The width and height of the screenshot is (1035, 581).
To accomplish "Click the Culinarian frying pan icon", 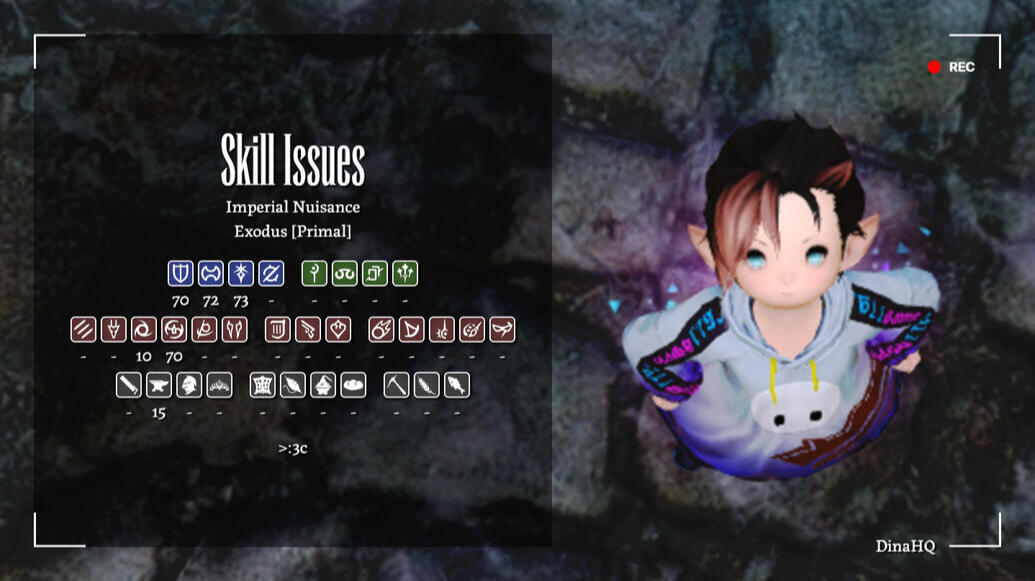I will pyautogui.click(x=352, y=385).
